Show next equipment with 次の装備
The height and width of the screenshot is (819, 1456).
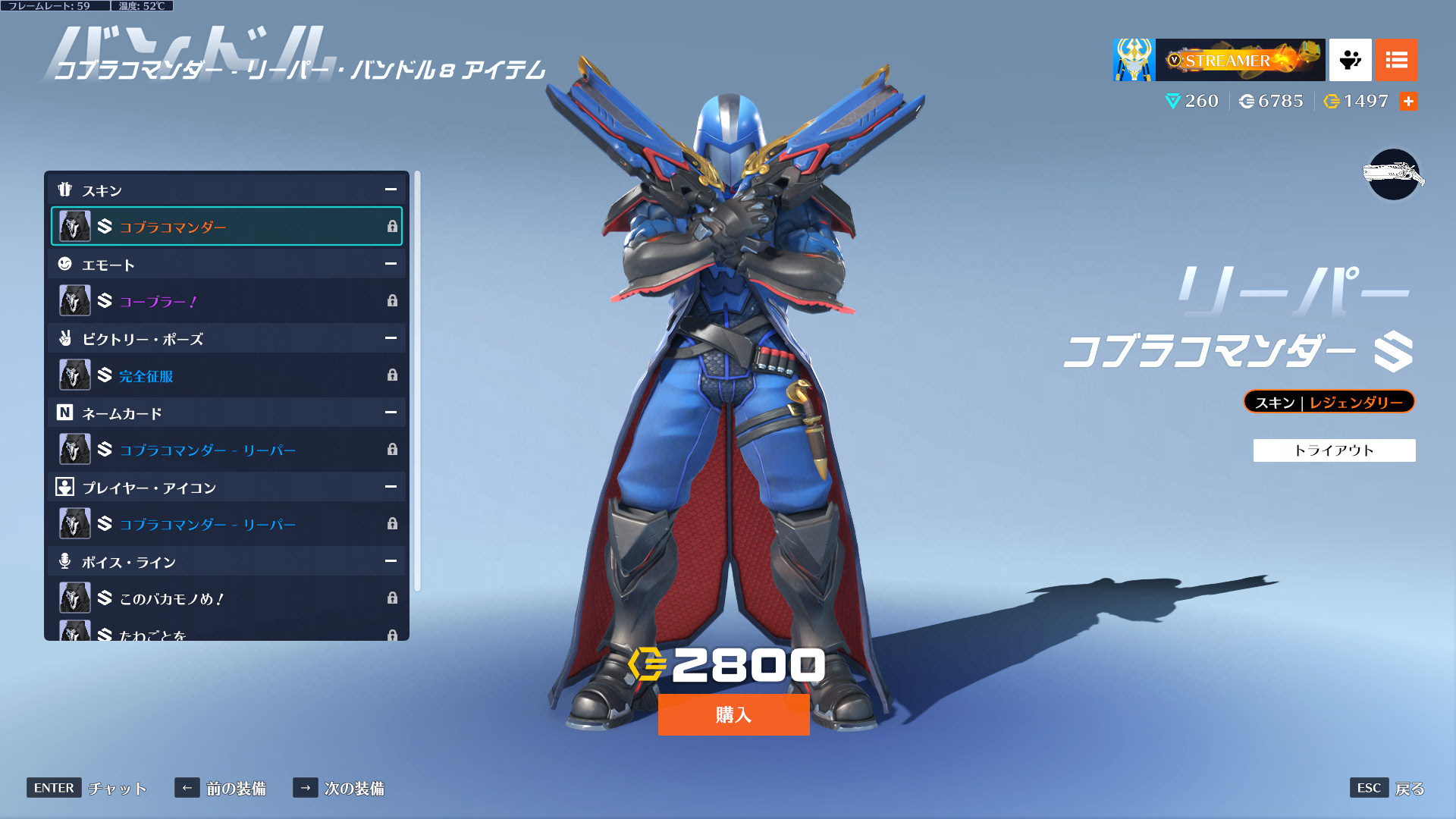point(339,788)
